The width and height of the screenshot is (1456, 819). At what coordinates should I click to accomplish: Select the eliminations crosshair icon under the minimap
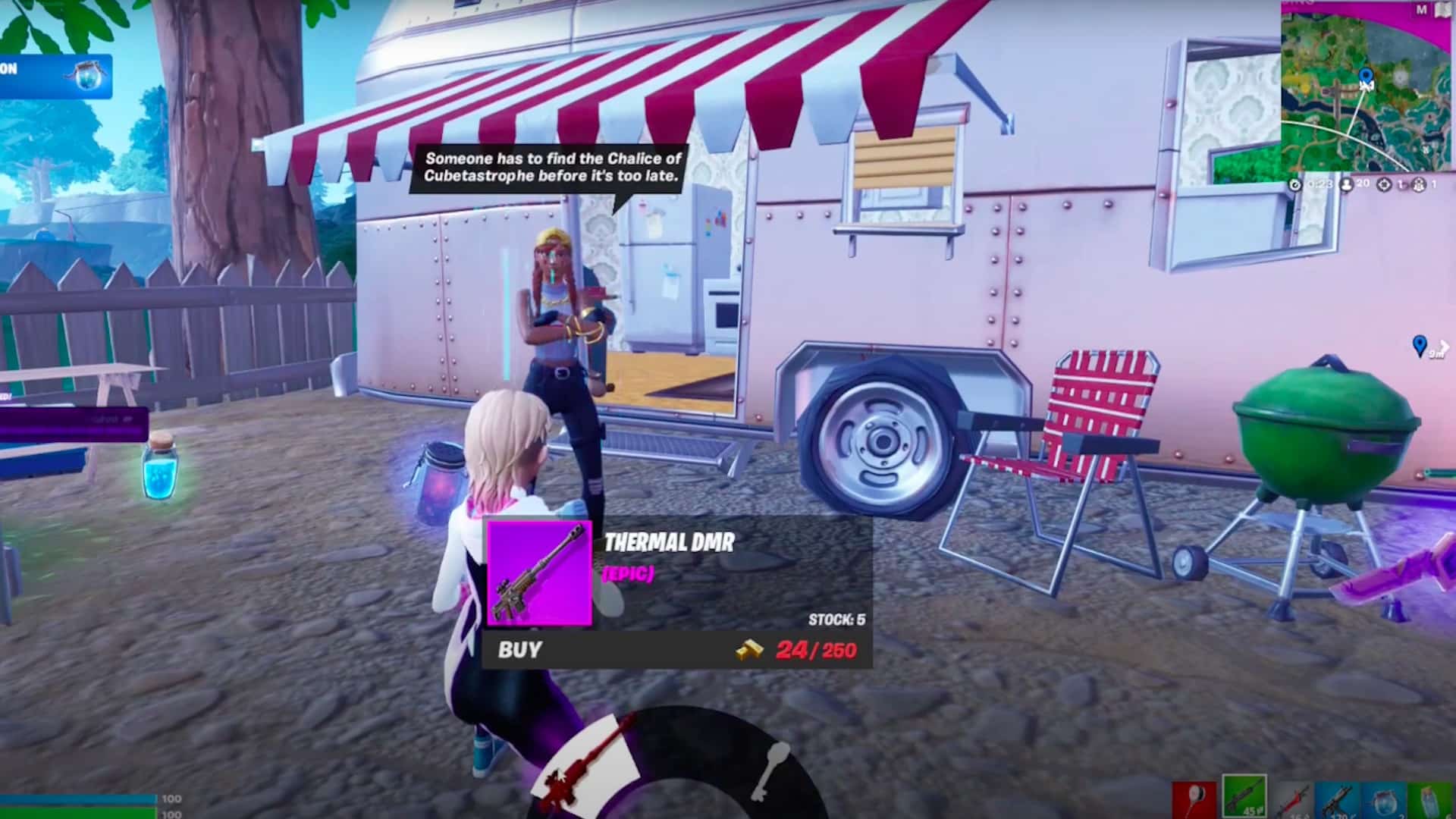[x=1384, y=184]
